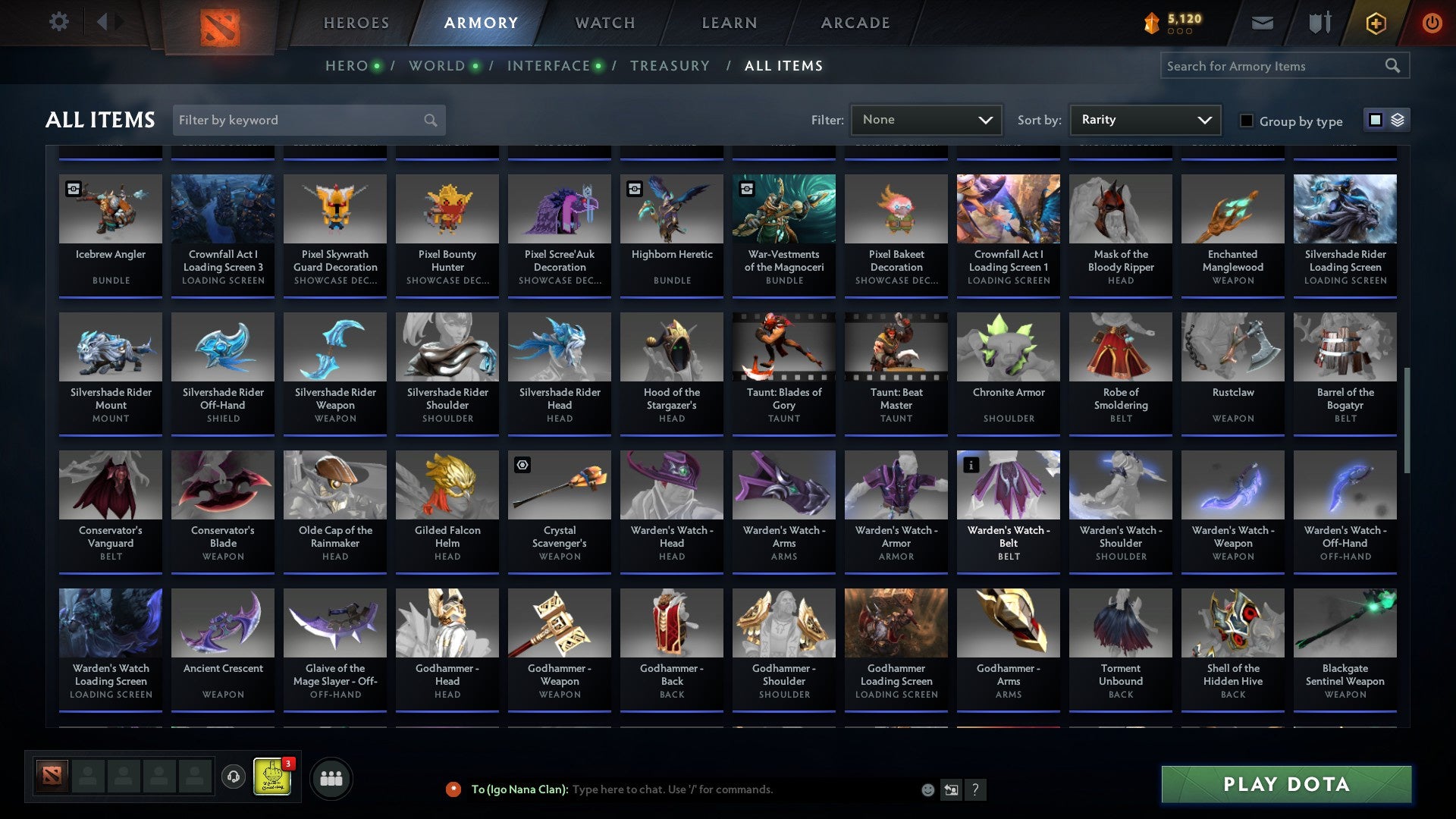This screenshot has width=1456, height=819.
Task: Click the Dota Plus hexagon icon
Action: [1375, 23]
